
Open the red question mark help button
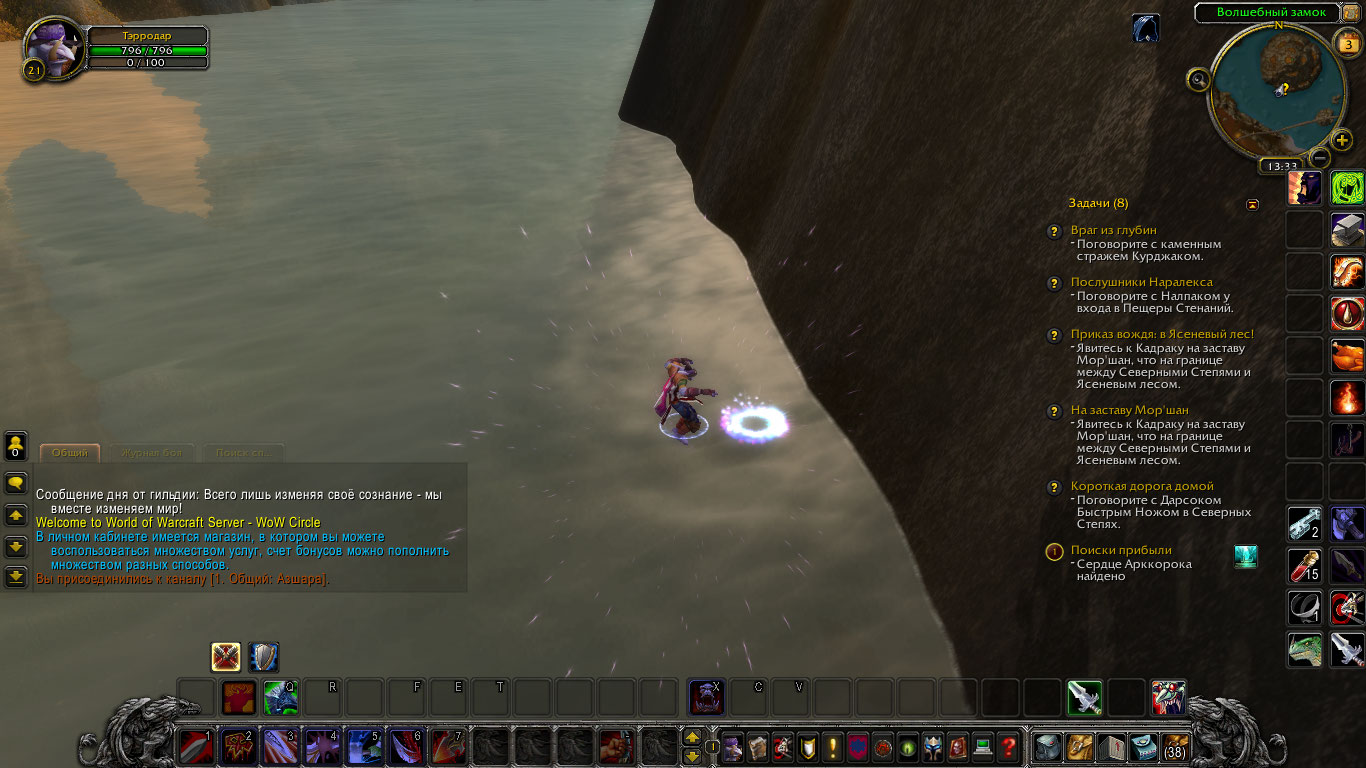click(1009, 747)
